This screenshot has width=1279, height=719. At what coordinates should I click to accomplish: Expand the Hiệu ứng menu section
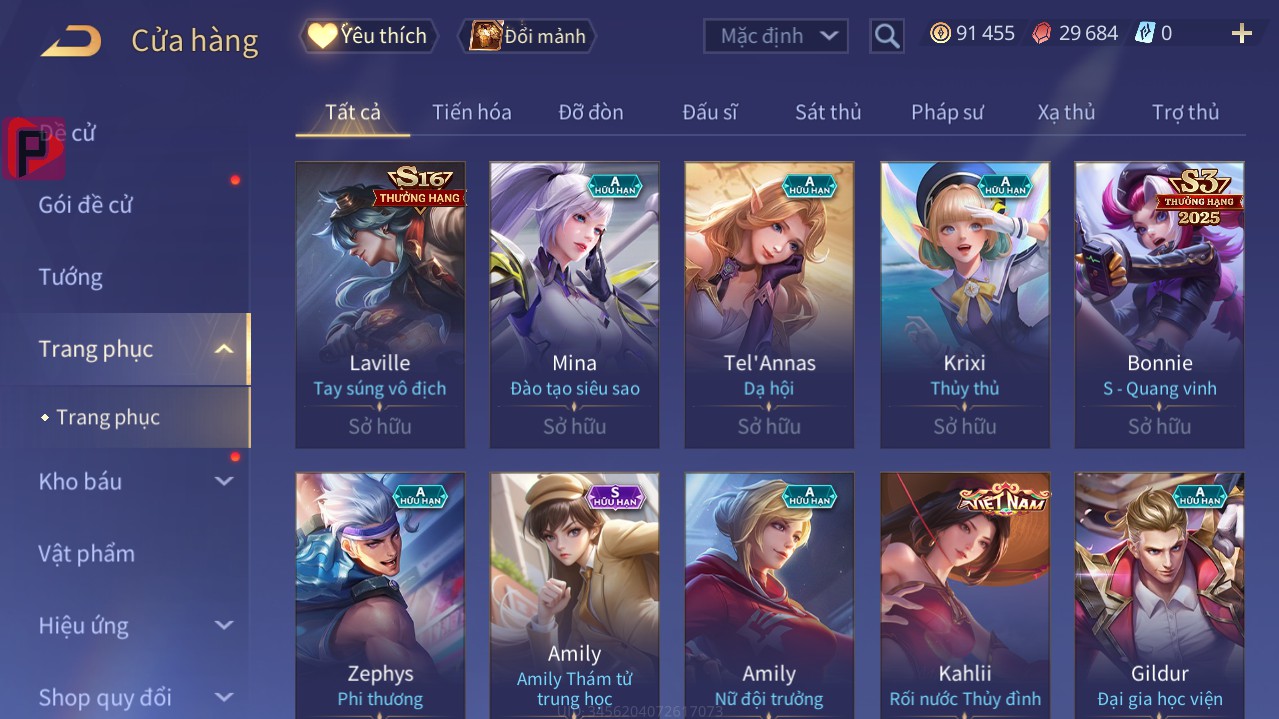pyautogui.click(x=135, y=626)
